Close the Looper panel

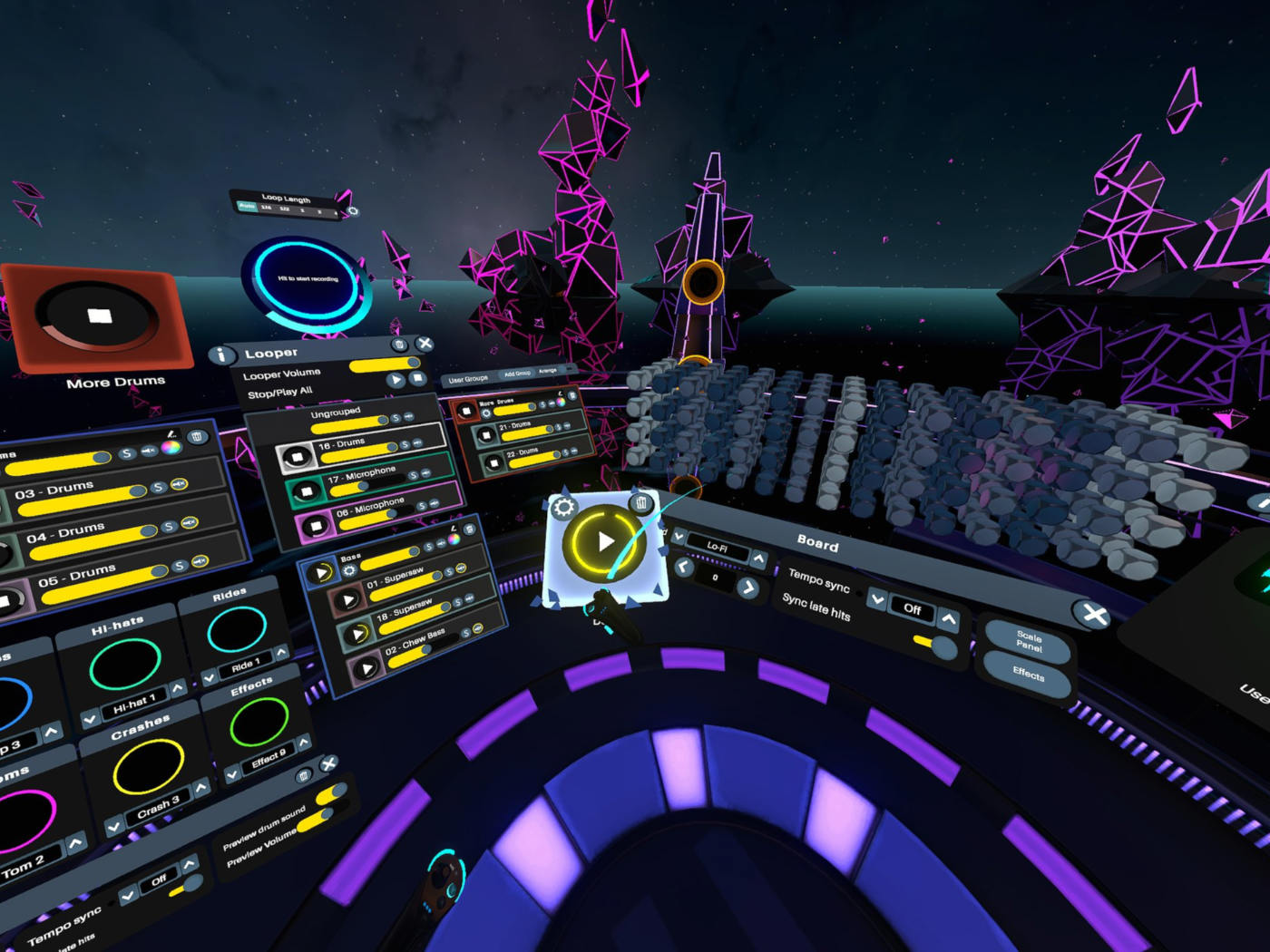pos(425,344)
